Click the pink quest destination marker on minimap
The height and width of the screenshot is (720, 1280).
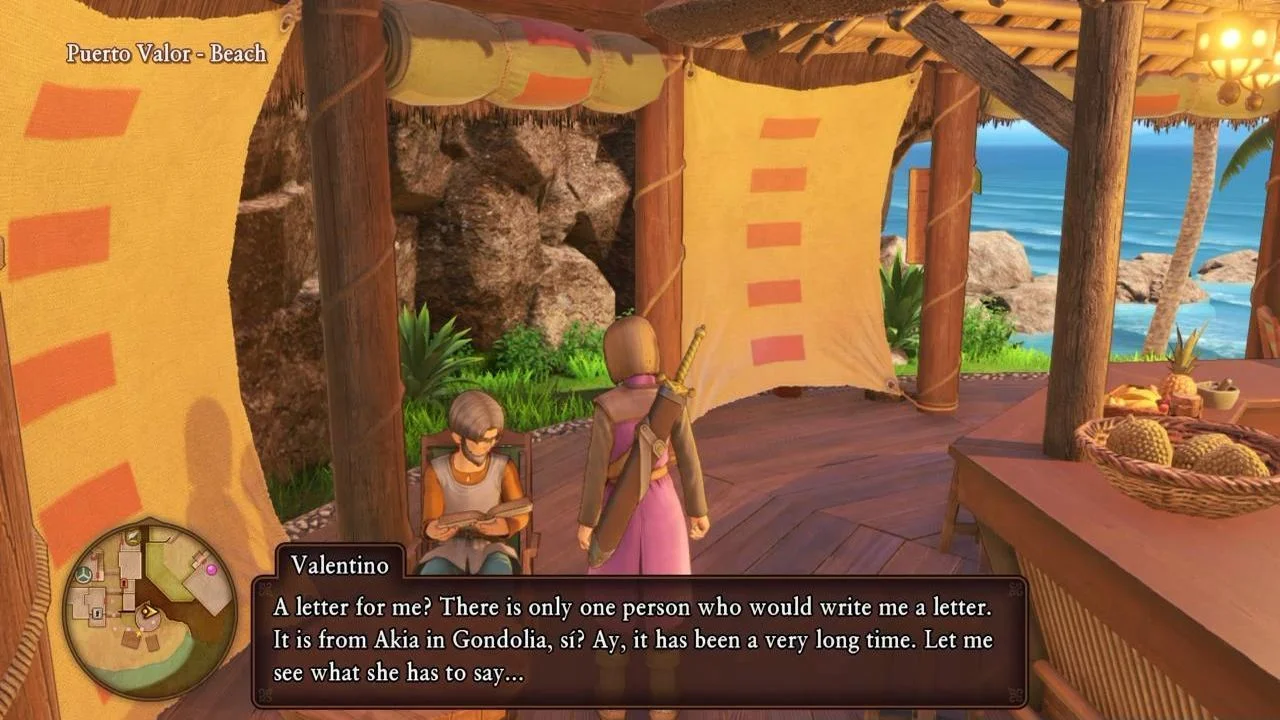point(212,568)
